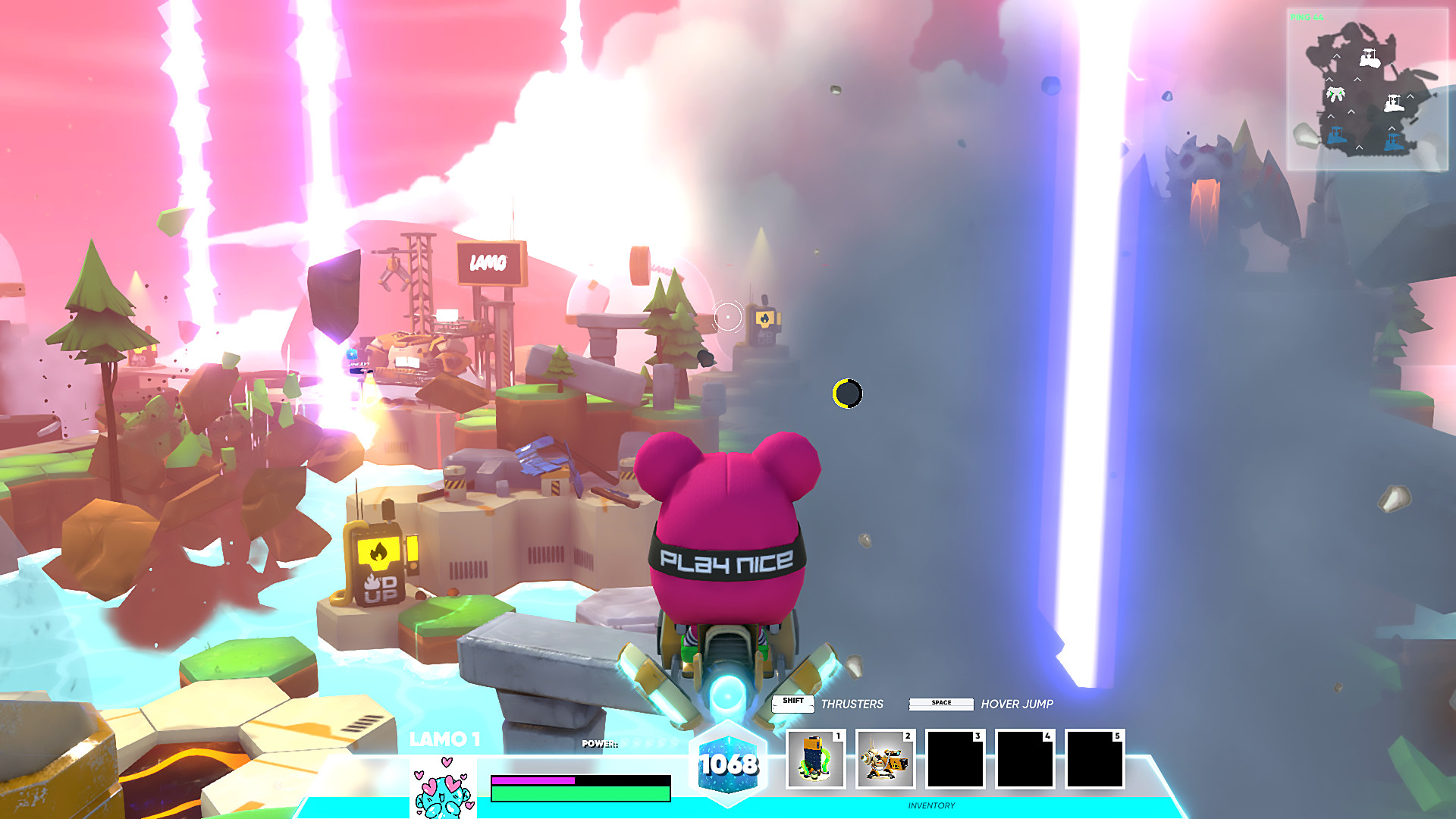This screenshot has width=1456, height=819.
Task: Click the green health bar
Action: [x=580, y=793]
